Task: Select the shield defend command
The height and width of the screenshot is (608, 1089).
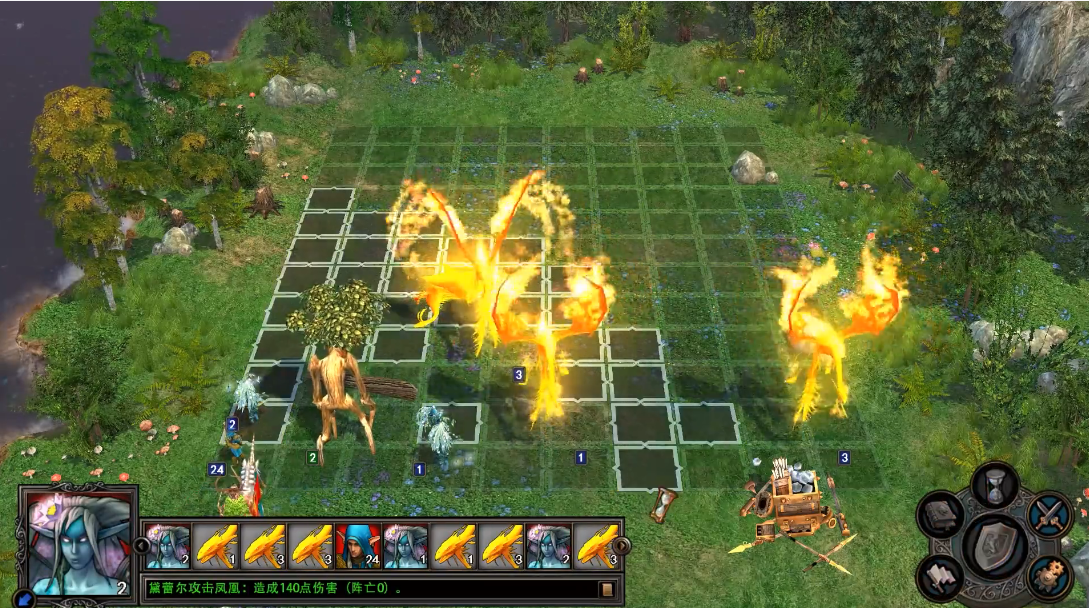Action: click(x=995, y=545)
